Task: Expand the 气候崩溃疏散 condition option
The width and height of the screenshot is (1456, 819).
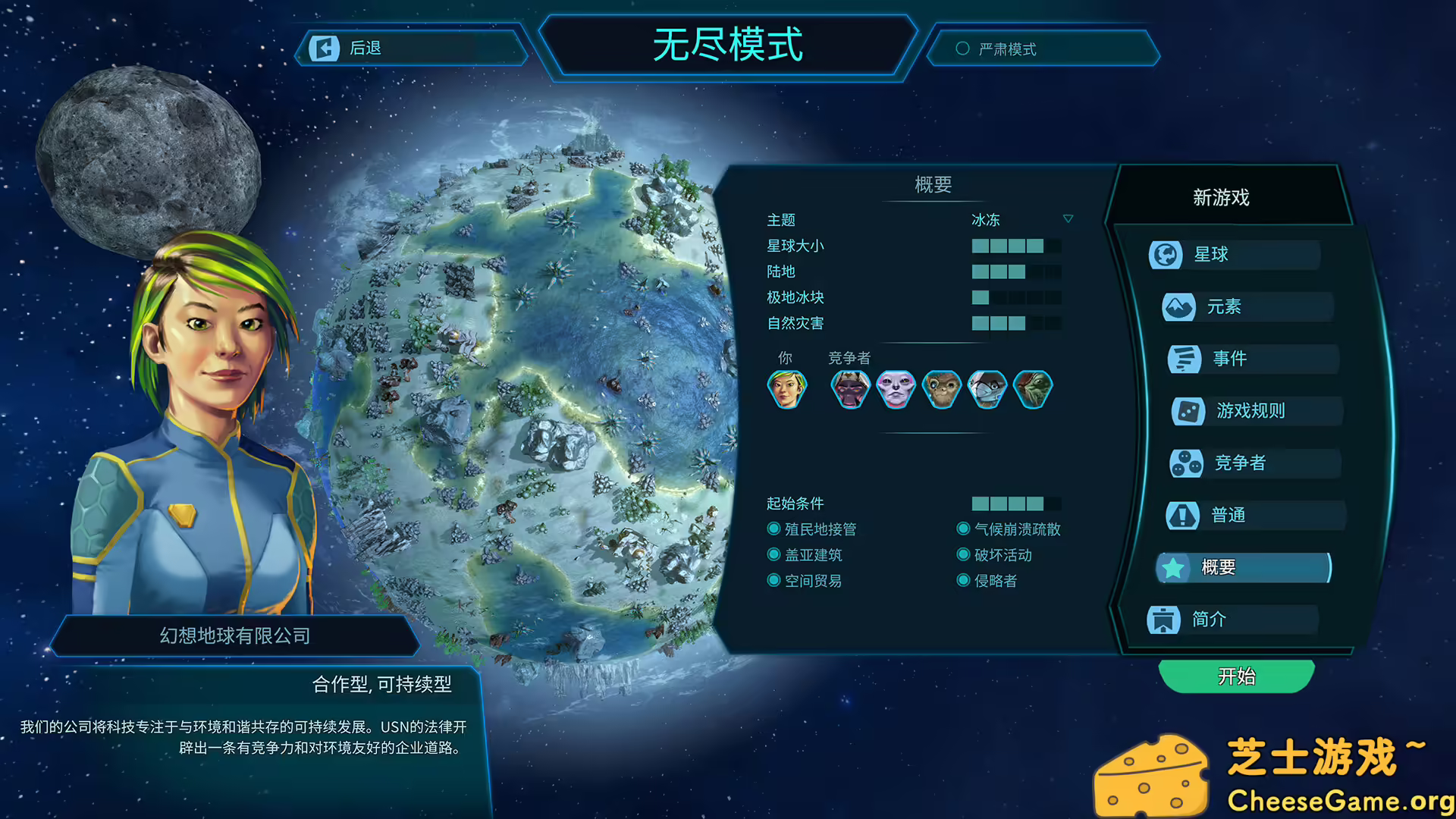Action: tap(963, 529)
